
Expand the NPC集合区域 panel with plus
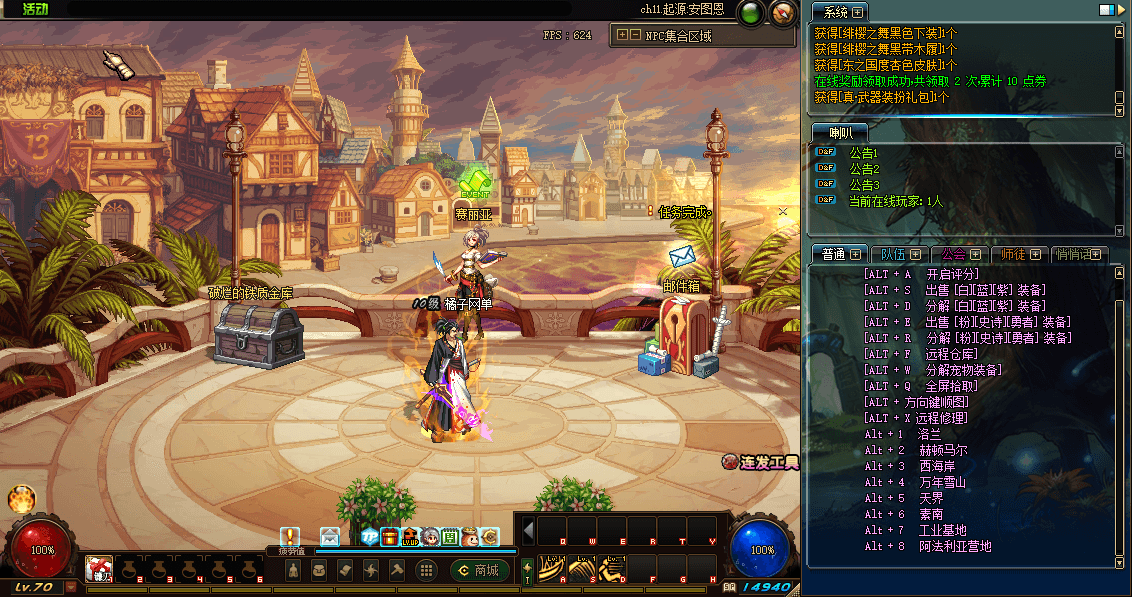coord(622,35)
